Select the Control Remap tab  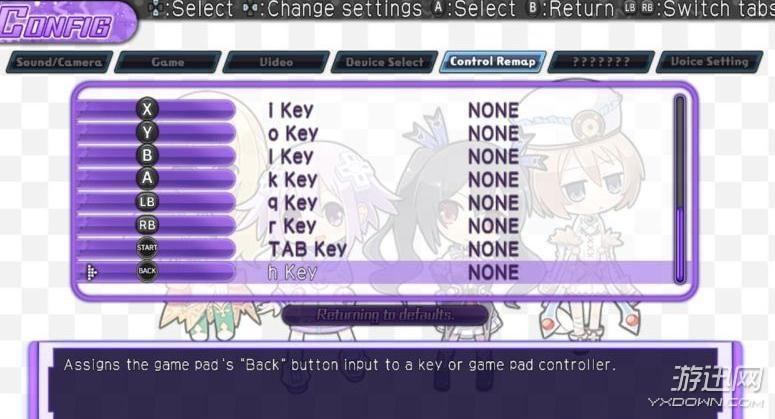point(493,62)
